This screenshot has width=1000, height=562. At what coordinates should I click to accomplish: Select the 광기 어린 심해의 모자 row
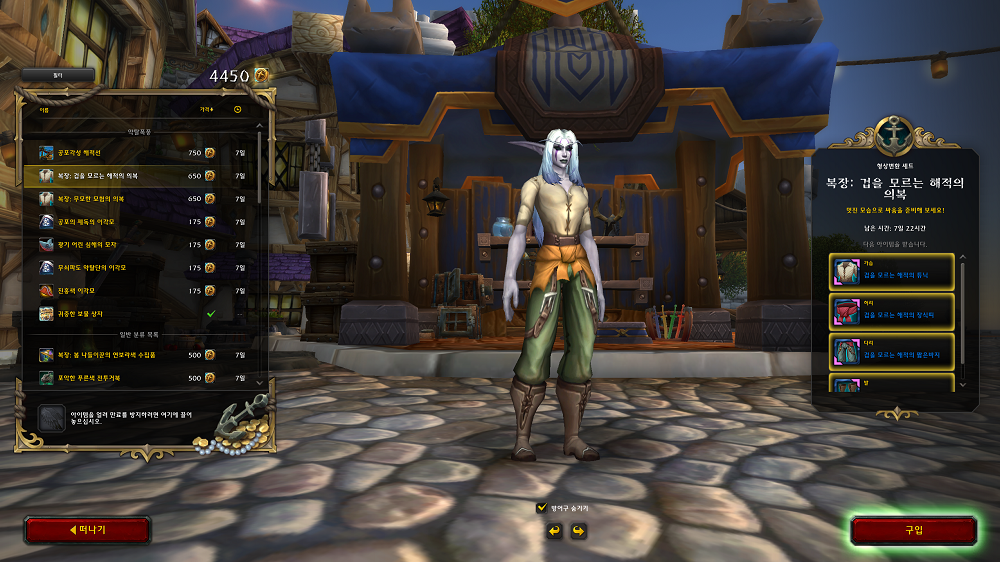pos(140,245)
